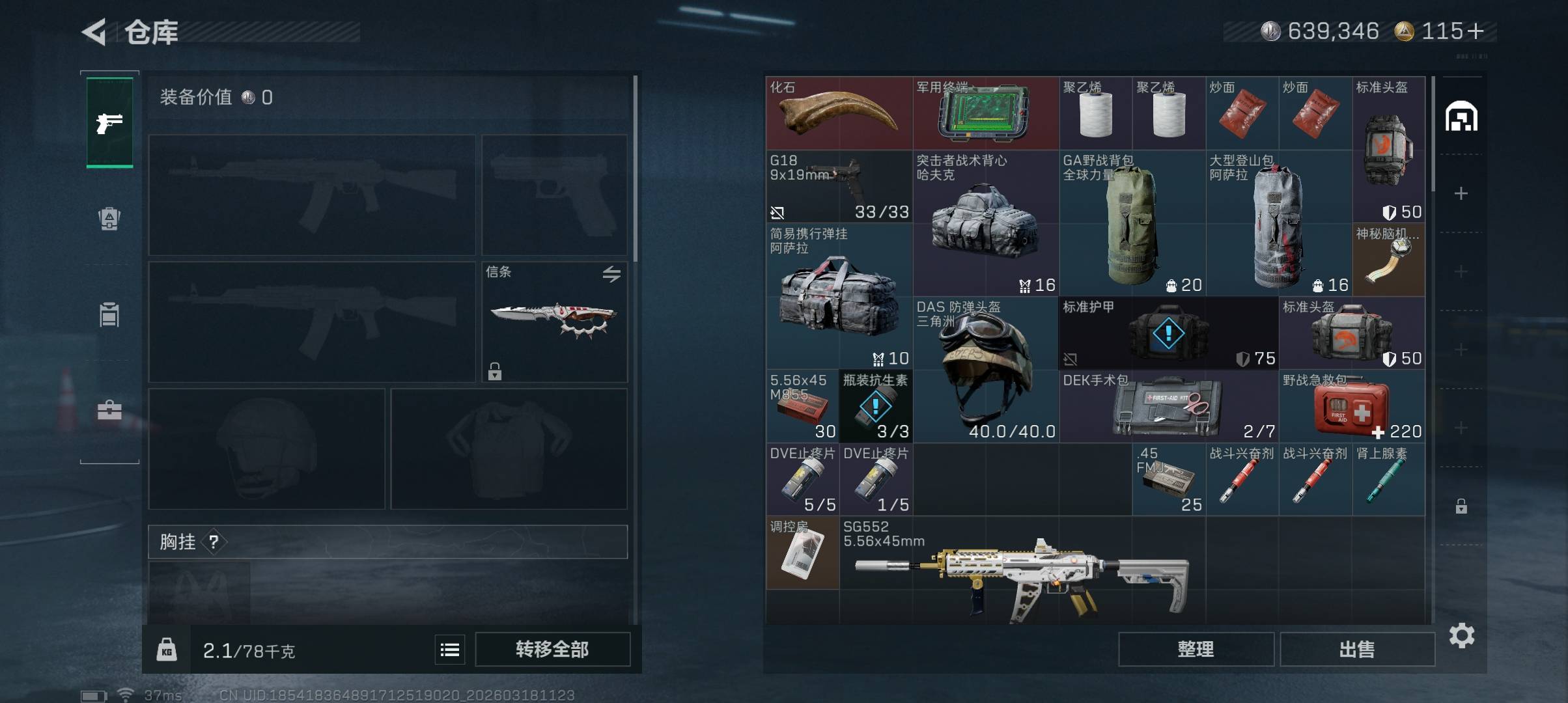The width and height of the screenshot is (1568, 703).
Task: Open the 出售 sell menu
Action: [1357, 649]
